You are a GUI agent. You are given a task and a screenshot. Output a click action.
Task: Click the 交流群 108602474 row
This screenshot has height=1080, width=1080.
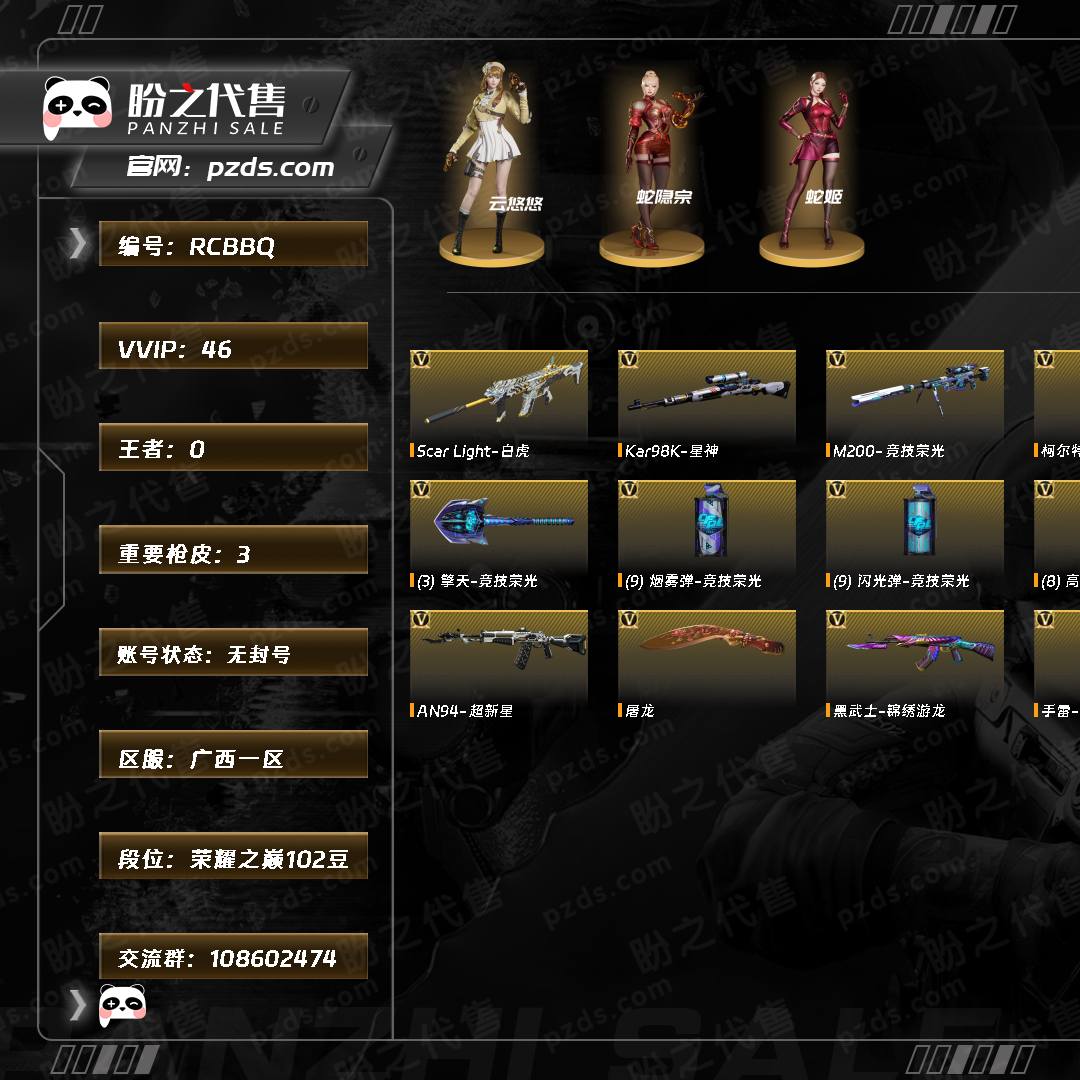click(x=233, y=957)
